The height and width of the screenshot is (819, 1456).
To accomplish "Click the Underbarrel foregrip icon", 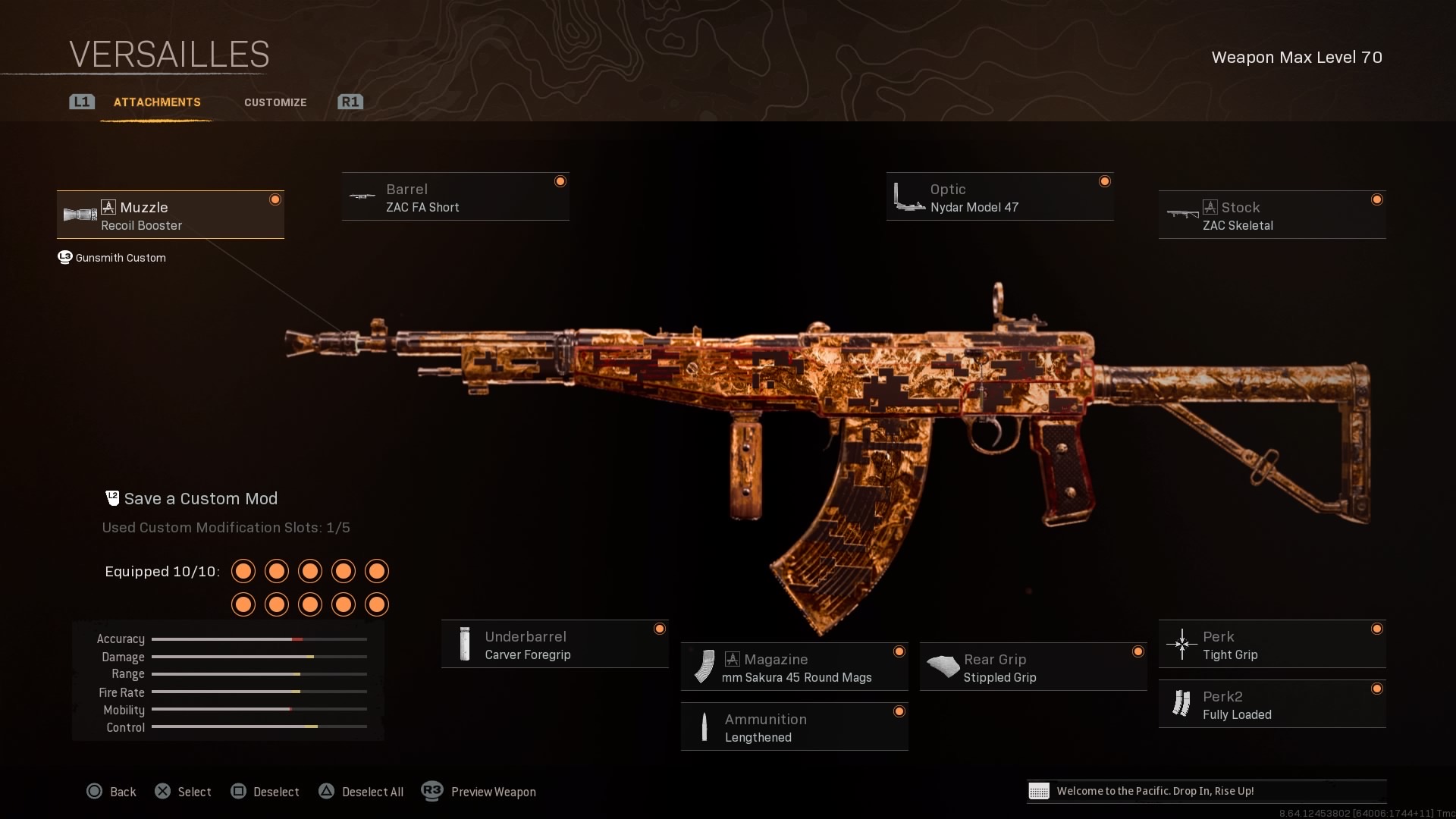I will coord(463,644).
